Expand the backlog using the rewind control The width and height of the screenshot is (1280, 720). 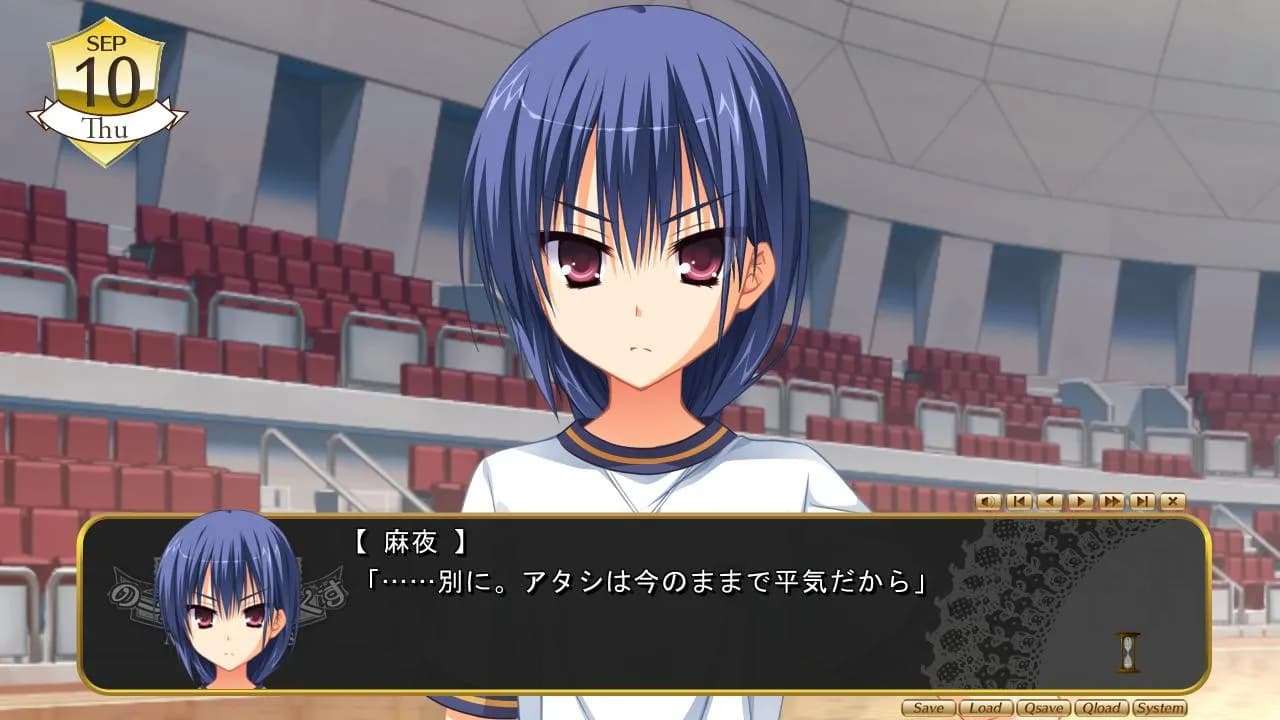pyautogui.click(x=1048, y=502)
